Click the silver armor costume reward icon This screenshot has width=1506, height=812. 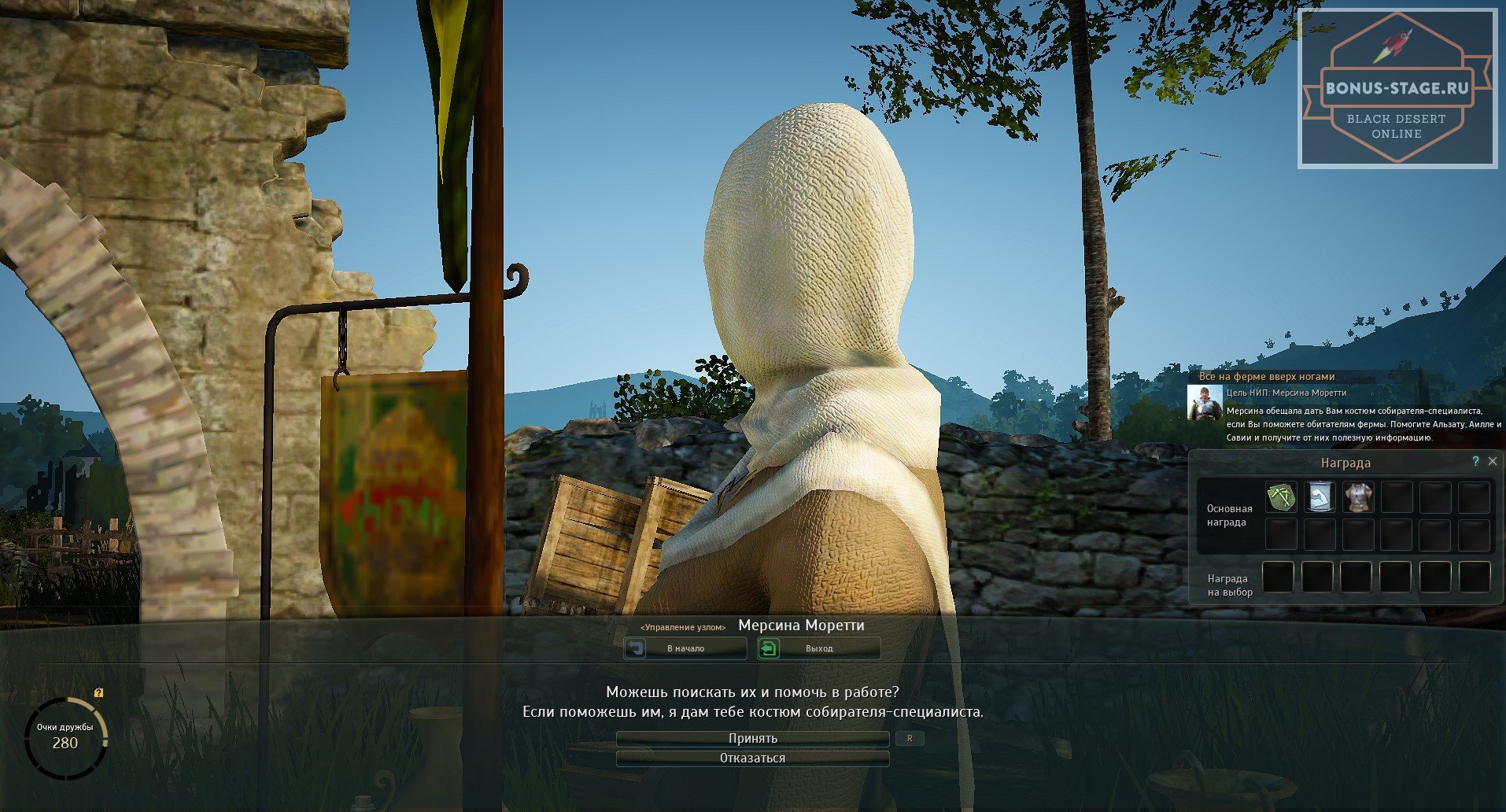pyautogui.click(x=1359, y=497)
